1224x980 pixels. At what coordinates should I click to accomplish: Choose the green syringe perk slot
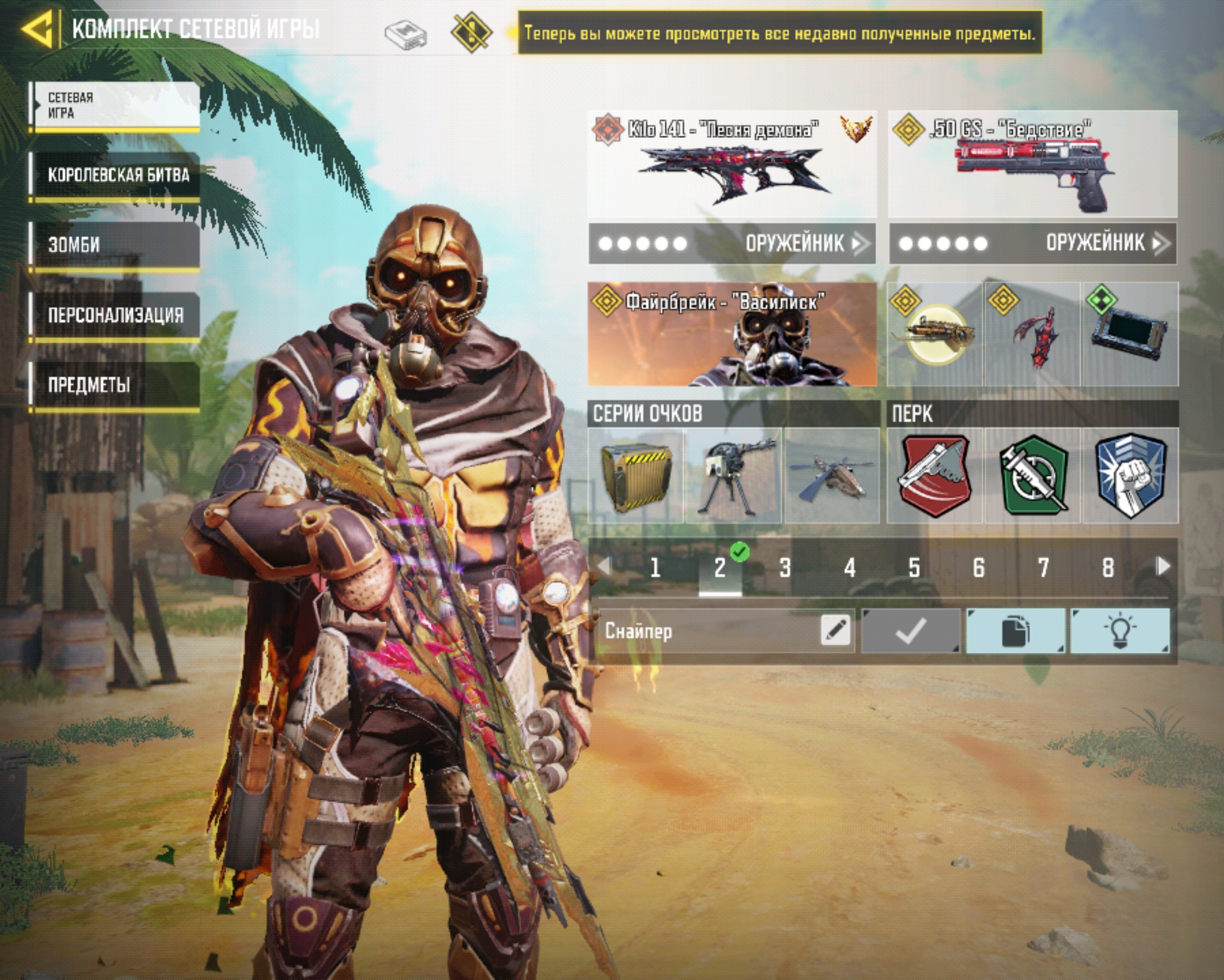[x=1033, y=476]
